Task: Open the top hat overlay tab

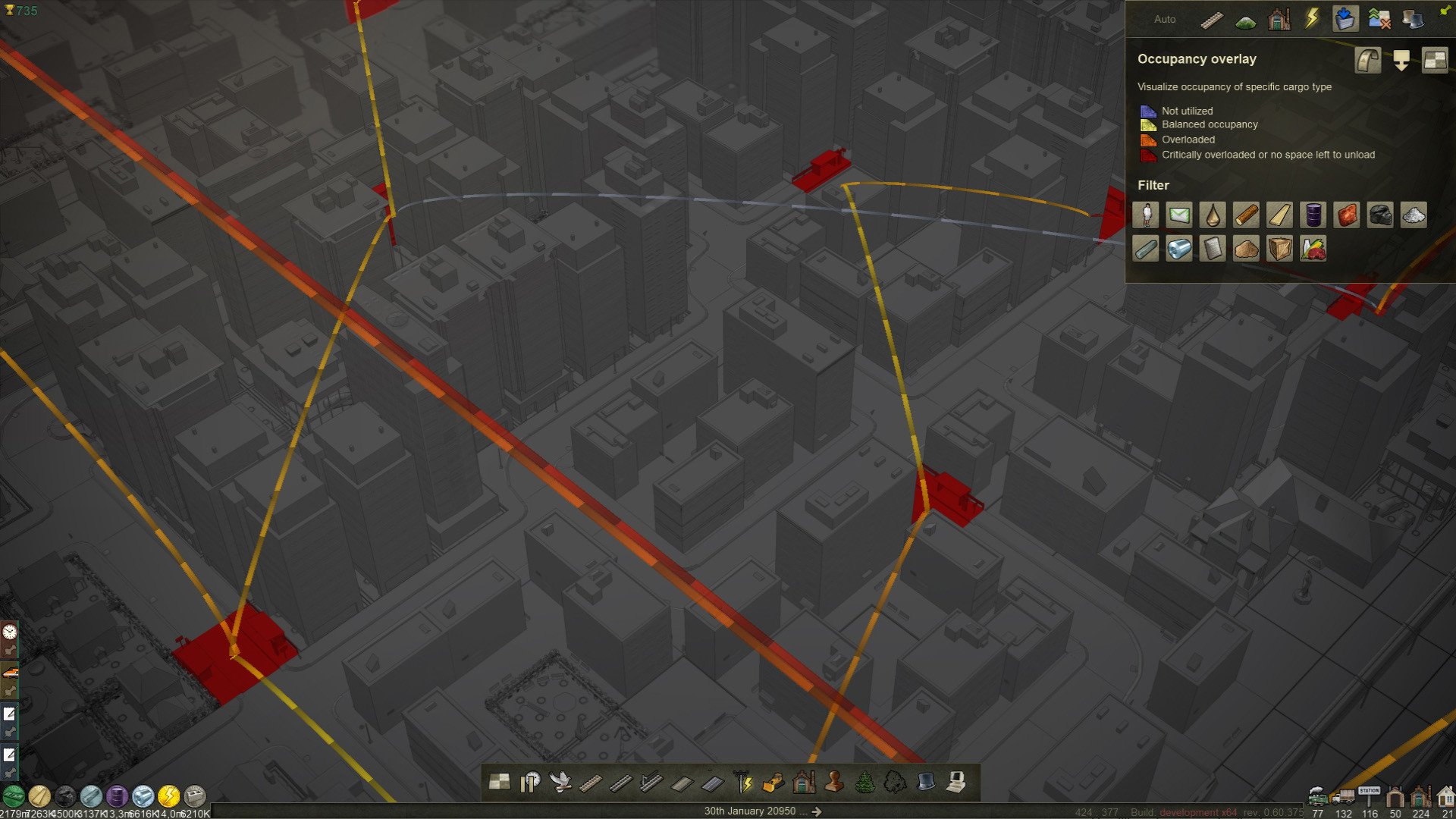Action: [1413, 19]
